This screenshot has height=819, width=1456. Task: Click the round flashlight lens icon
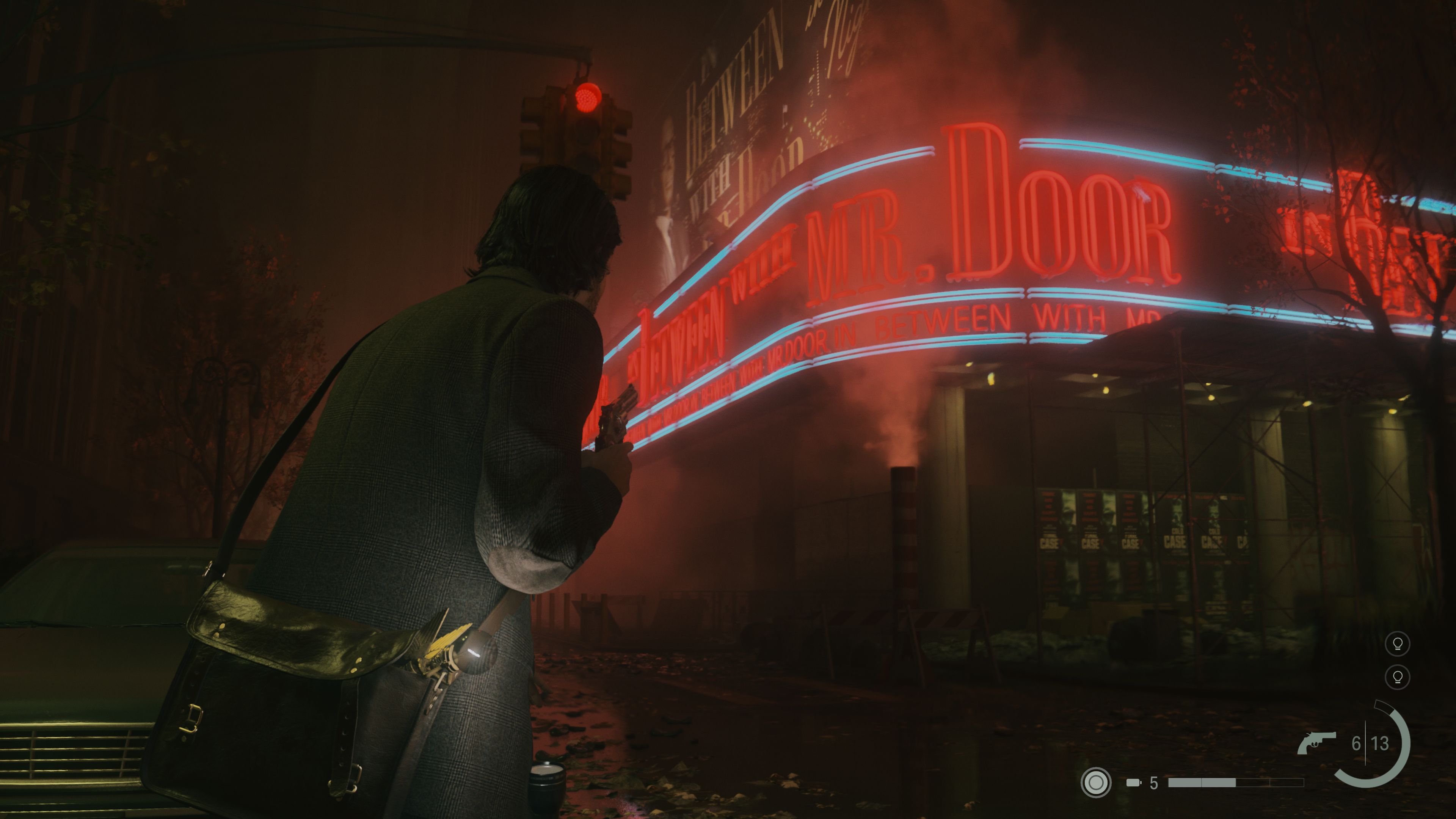(1095, 782)
